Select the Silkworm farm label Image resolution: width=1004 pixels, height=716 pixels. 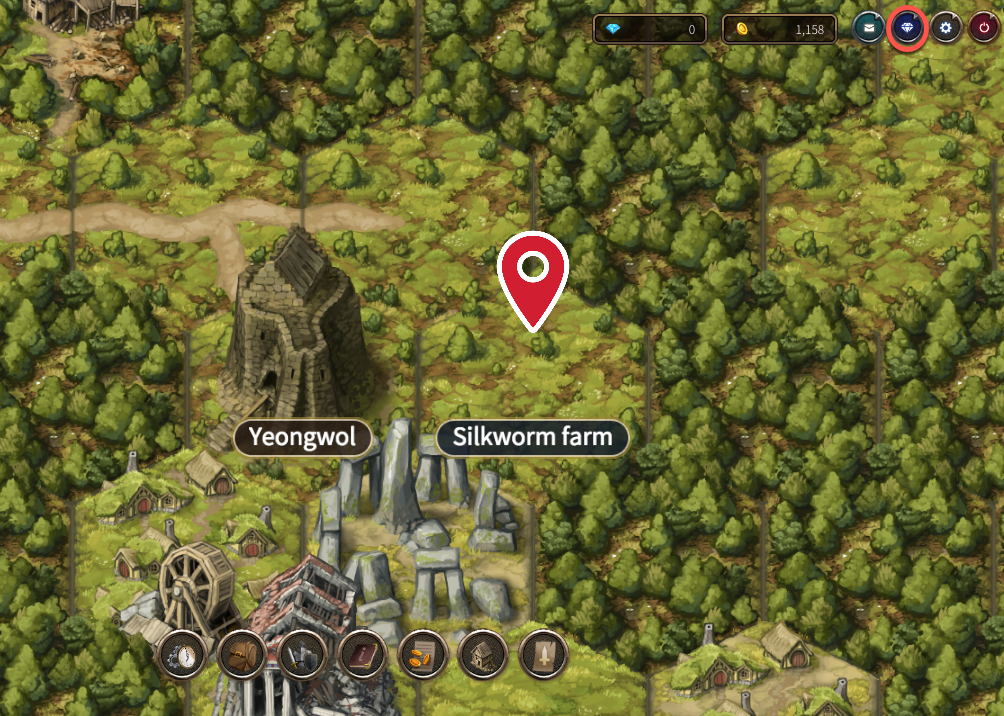(x=532, y=438)
